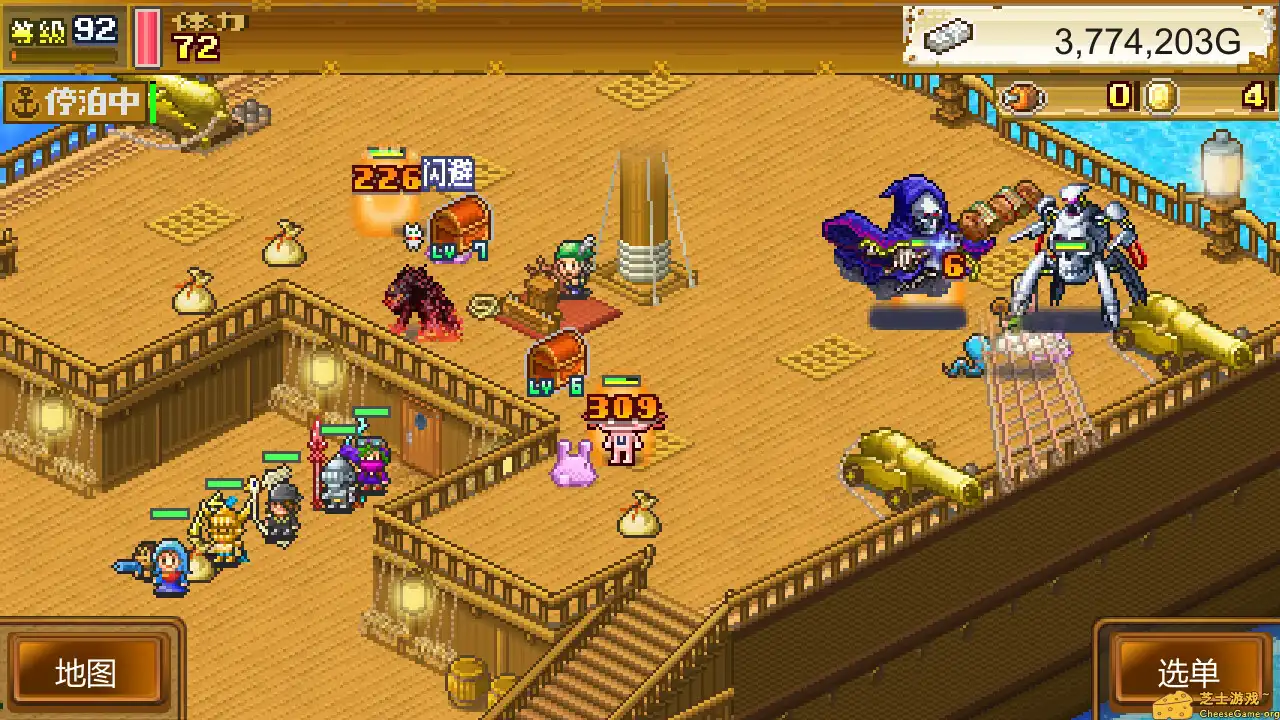Click the cannon on the lower deck
Screen dimensions: 1280x720
(x=910, y=470)
